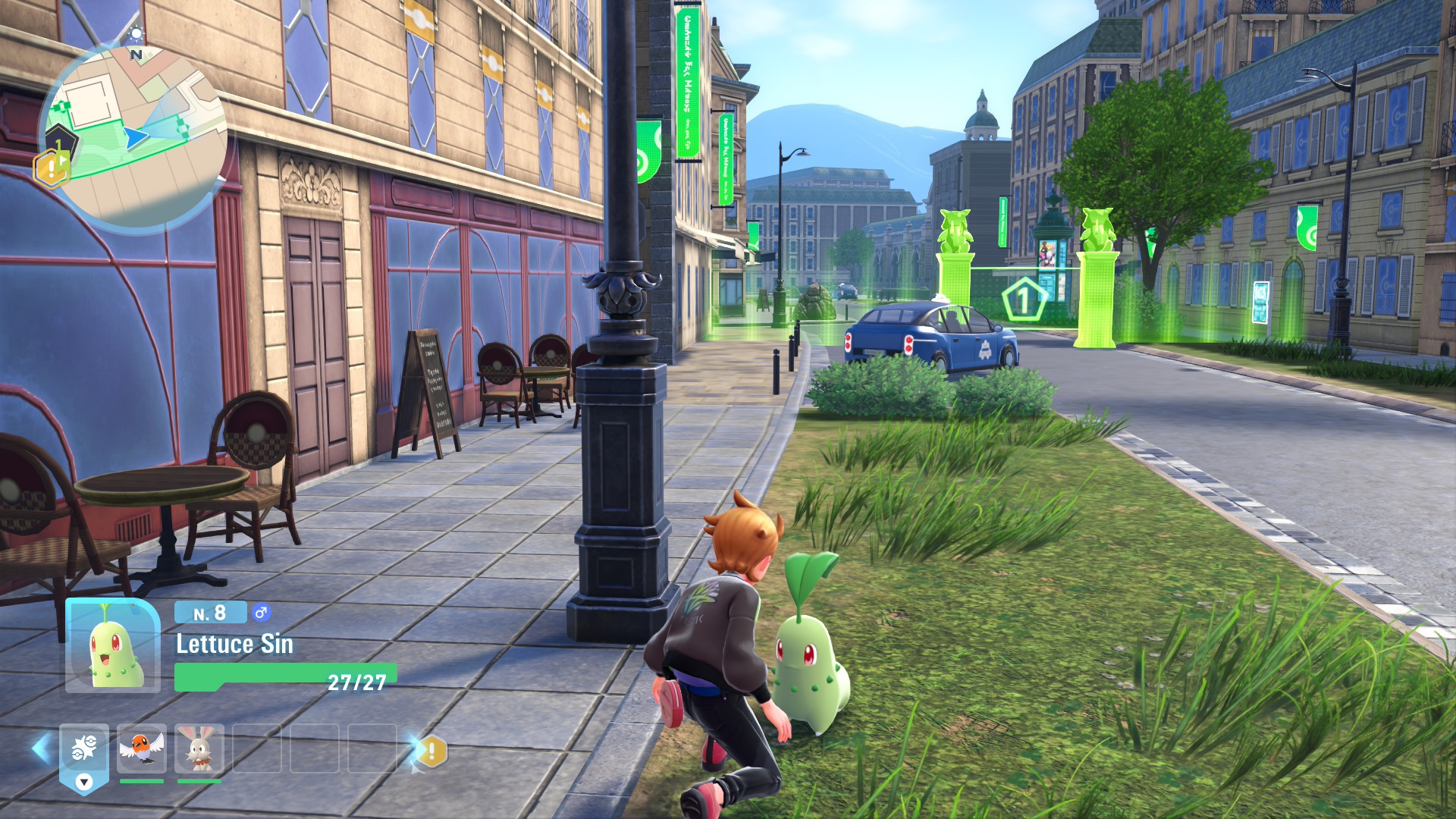The height and width of the screenshot is (819, 1456).
Task: Choose the Bunnelby party slot
Action: tap(199, 748)
